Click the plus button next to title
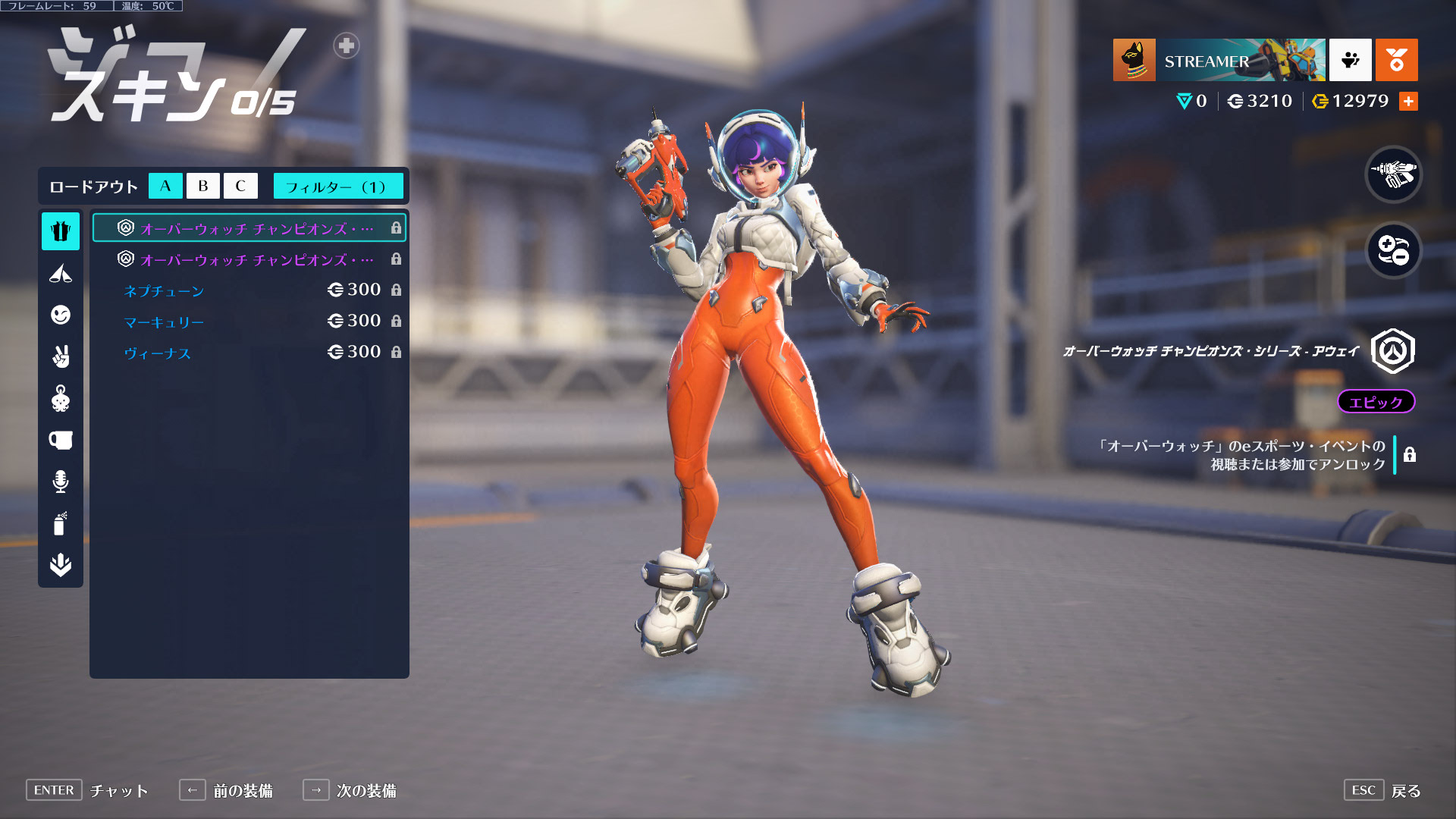Image resolution: width=1456 pixels, height=819 pixels. [x=347, y=45]
